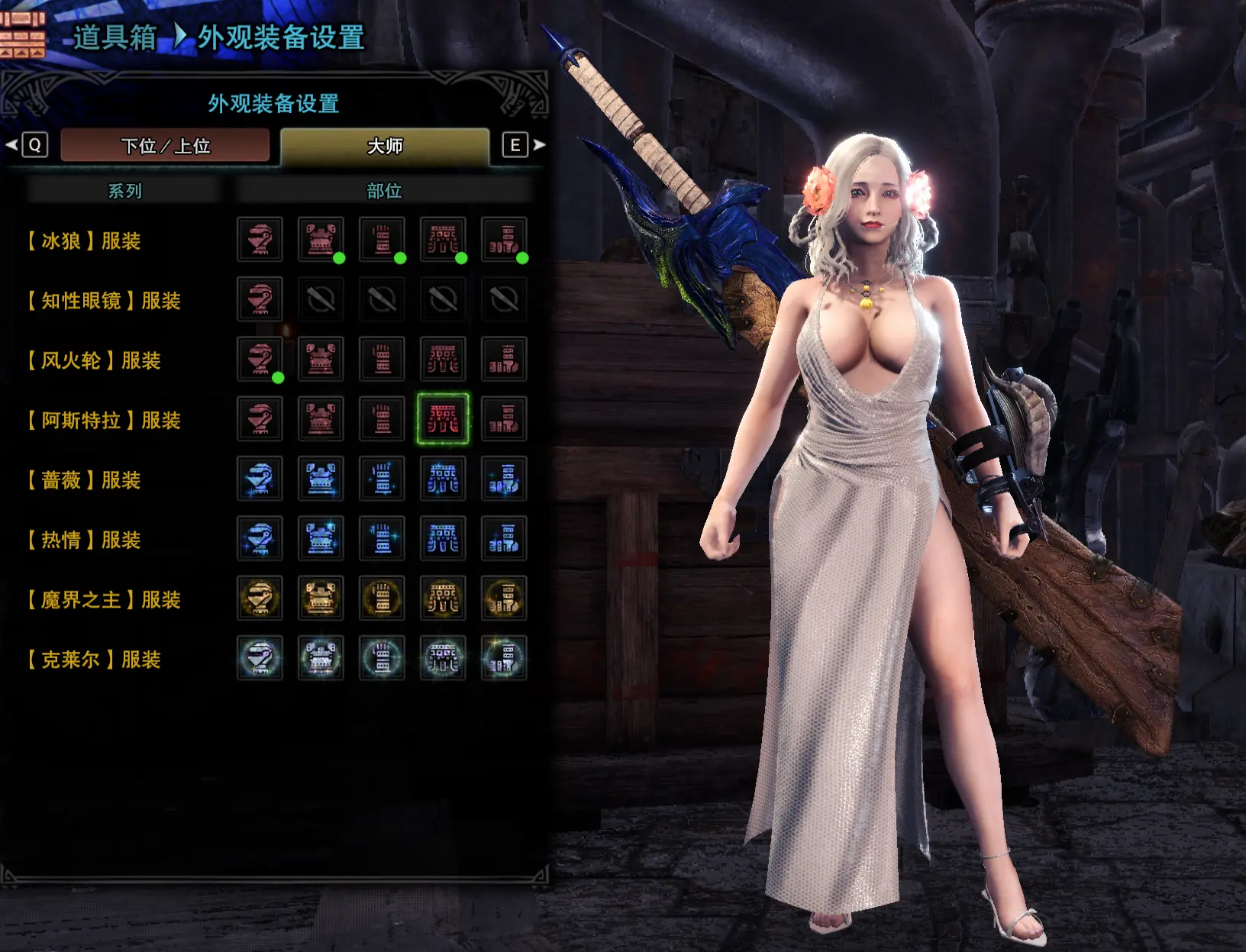Select the 阿斯特拉 set chest armor
Screen dimensions: 1246x952
(321, 418)
